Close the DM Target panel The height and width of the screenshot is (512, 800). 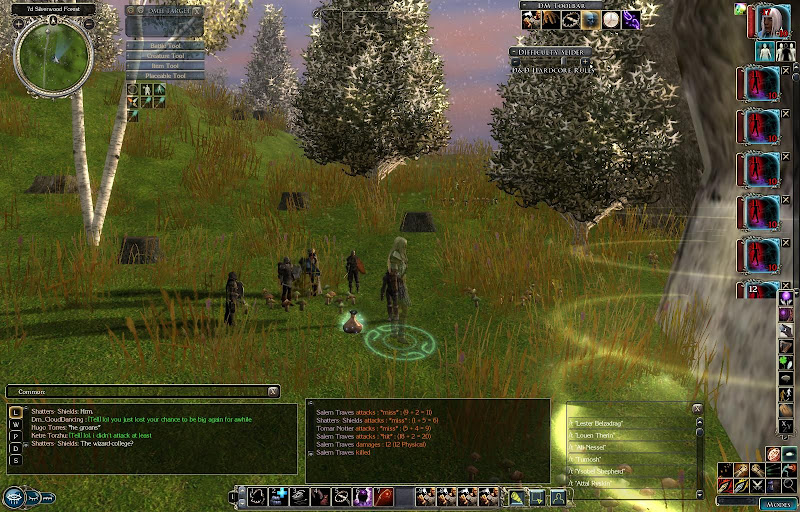click(198, 10)
